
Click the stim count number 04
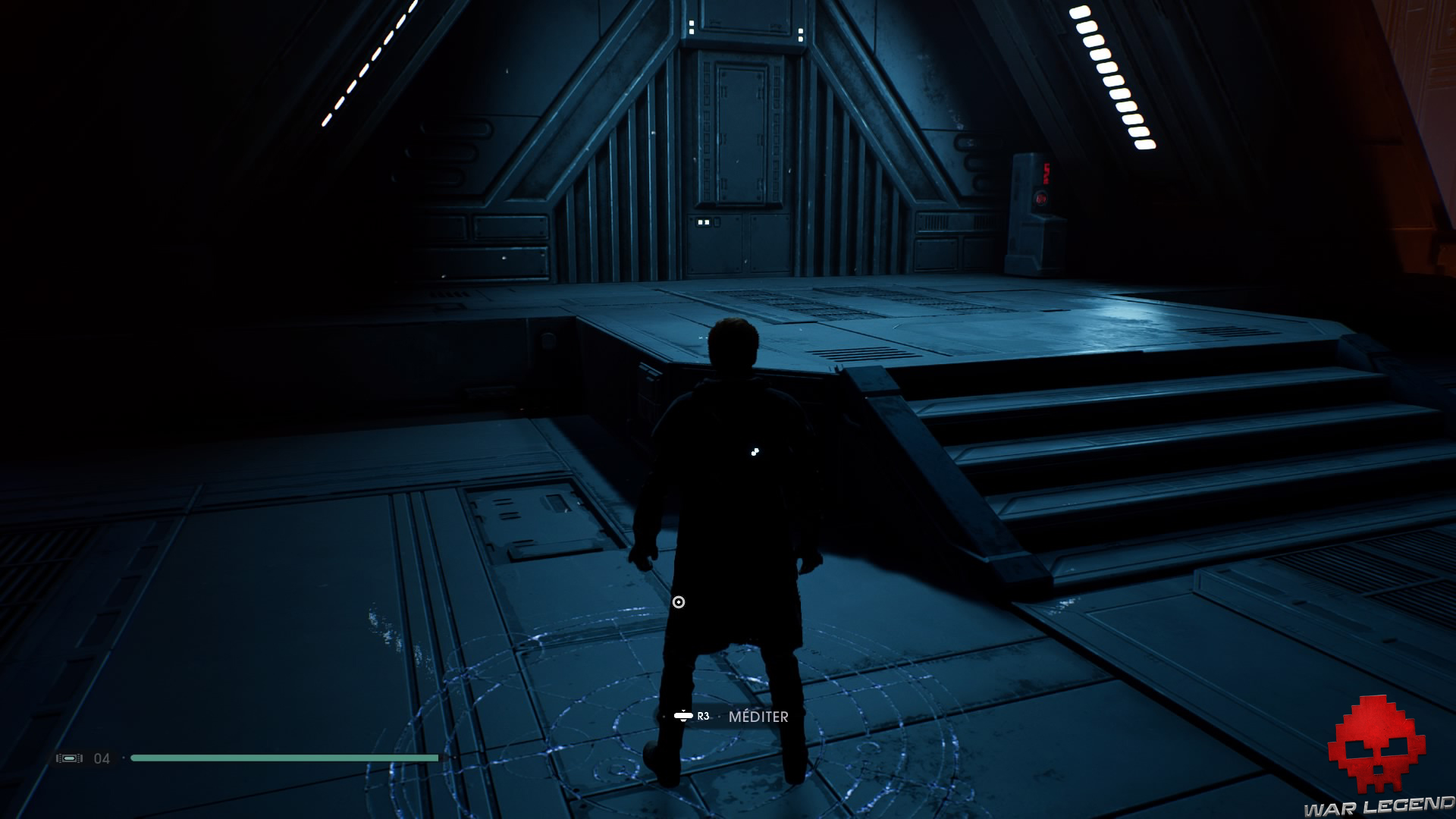coord(101,758)
